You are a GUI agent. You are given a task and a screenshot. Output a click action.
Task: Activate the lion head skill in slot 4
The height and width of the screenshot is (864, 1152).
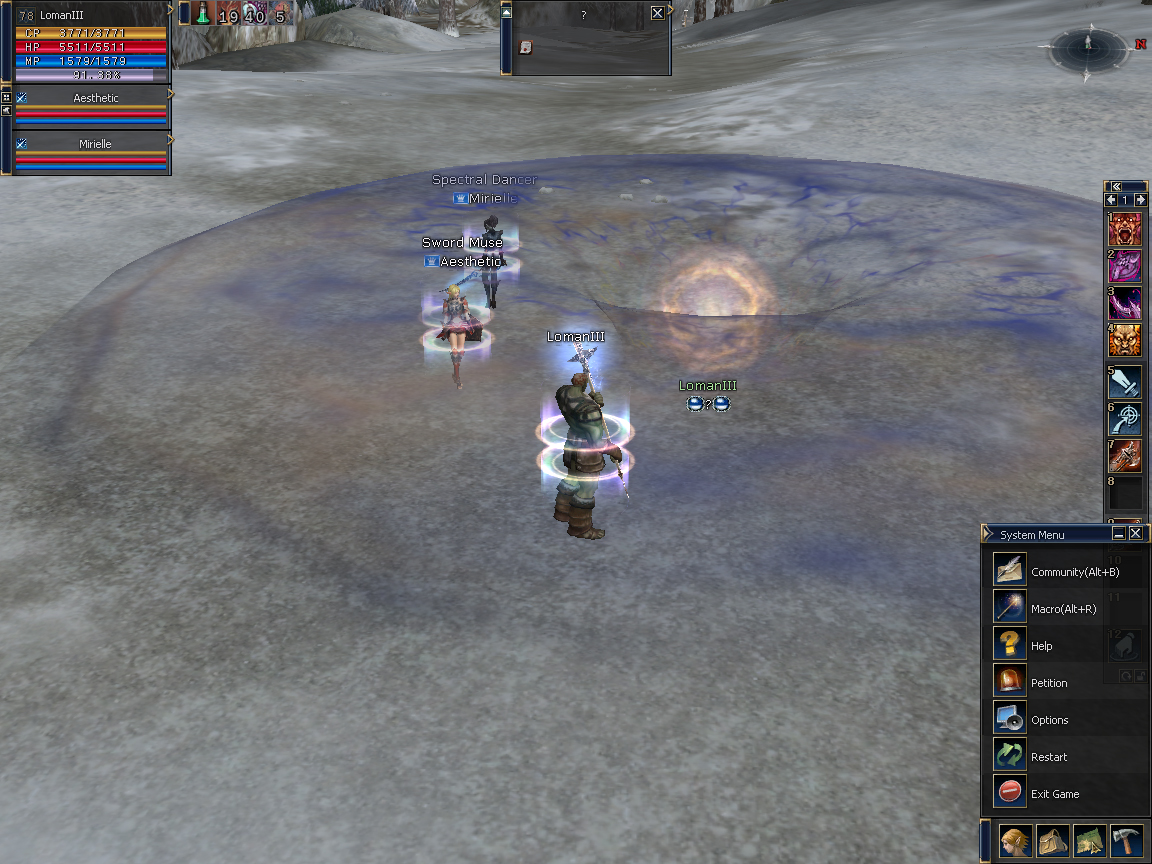(1125, 342)
